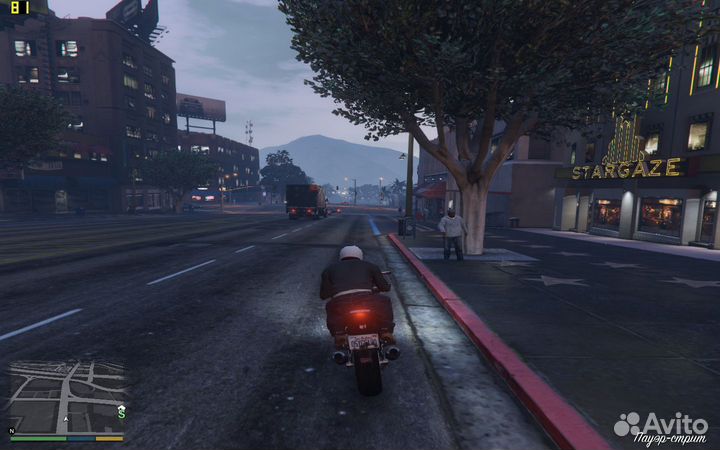Click the north compass marker on minimap
Viewport: 720px width, 450px height.
pos(12,431)
